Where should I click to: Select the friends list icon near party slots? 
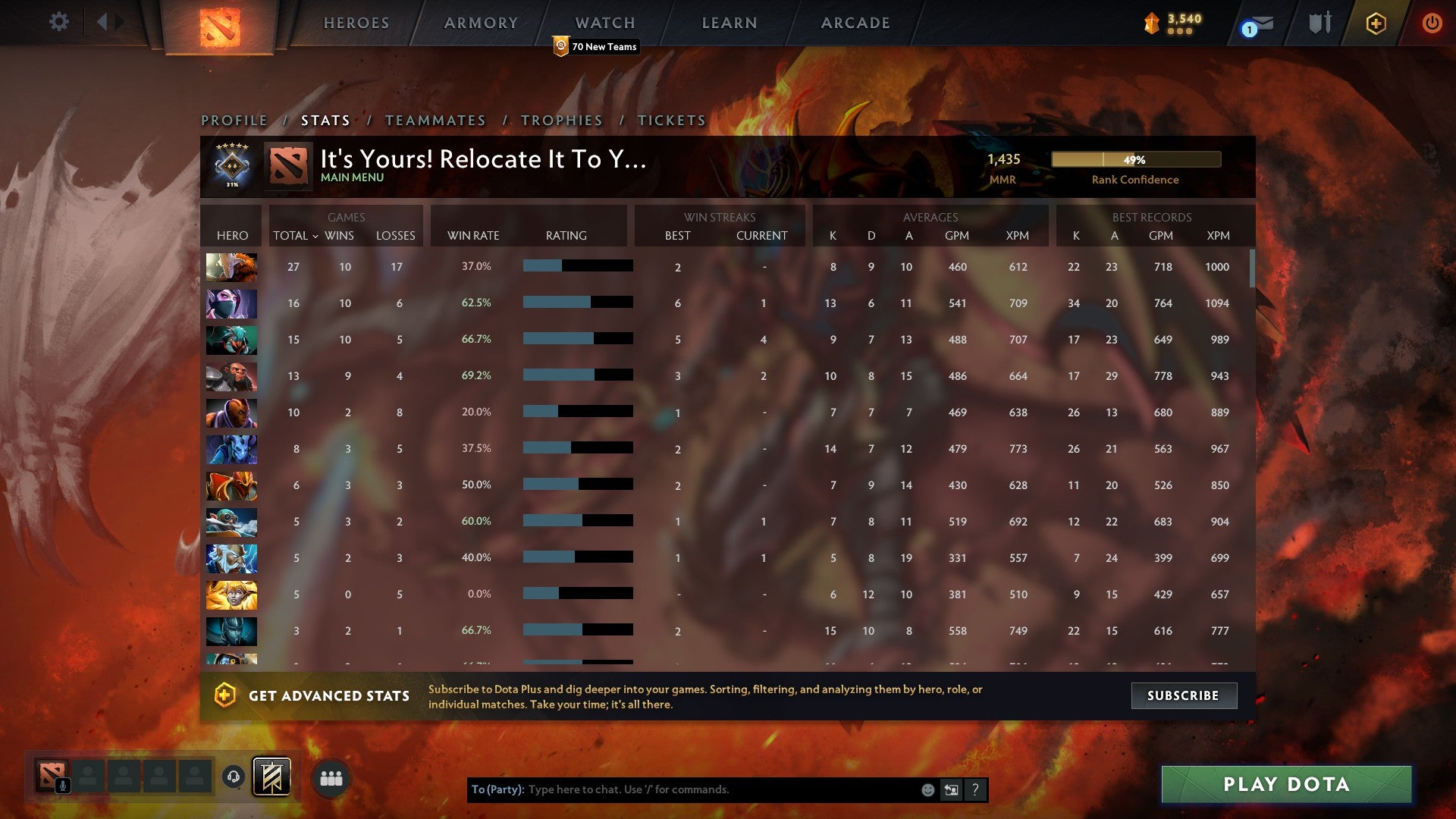[331, 777]
